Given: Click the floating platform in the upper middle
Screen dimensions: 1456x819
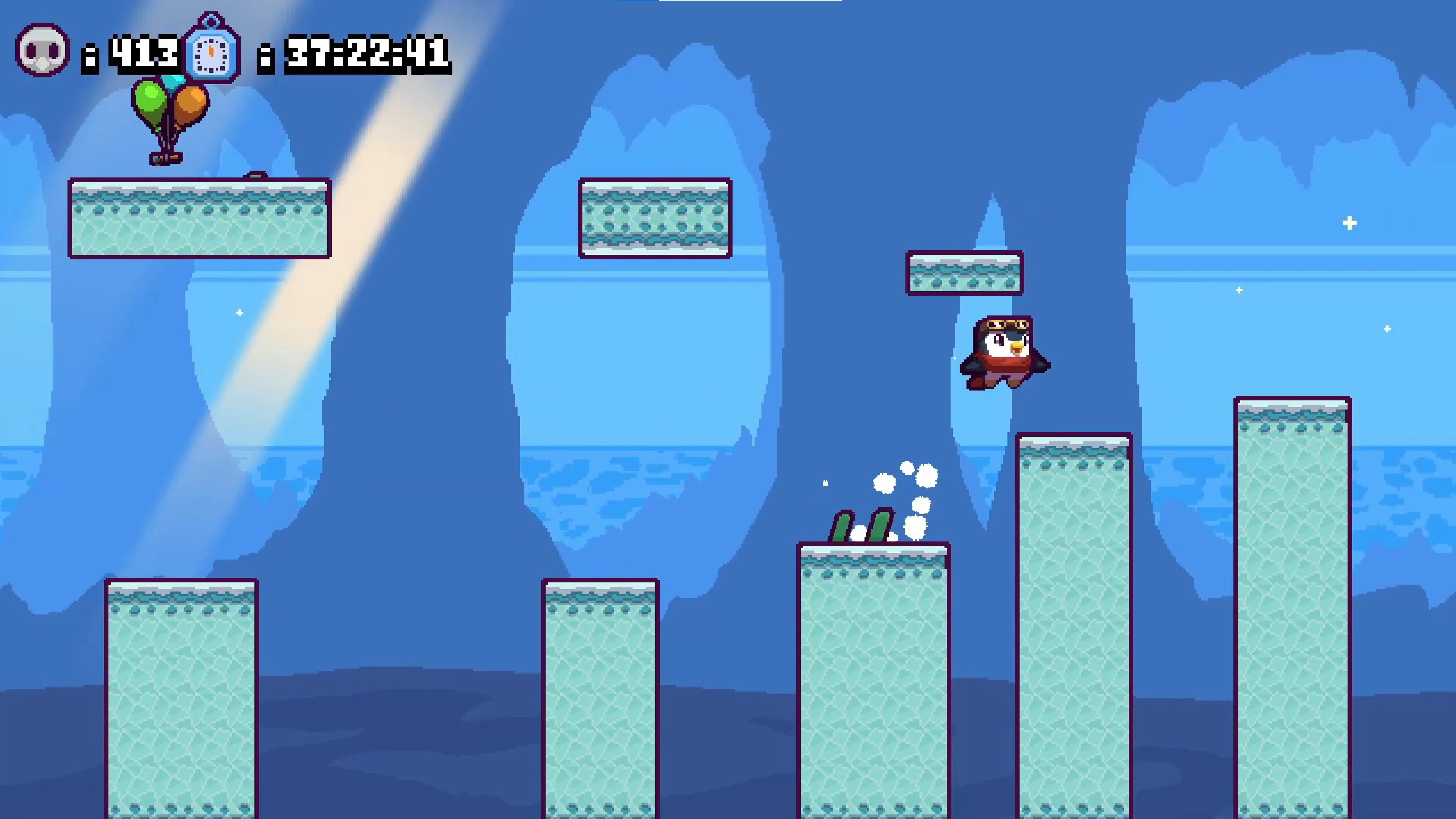Looking at the screenshot, I should (x=654, y=218).
